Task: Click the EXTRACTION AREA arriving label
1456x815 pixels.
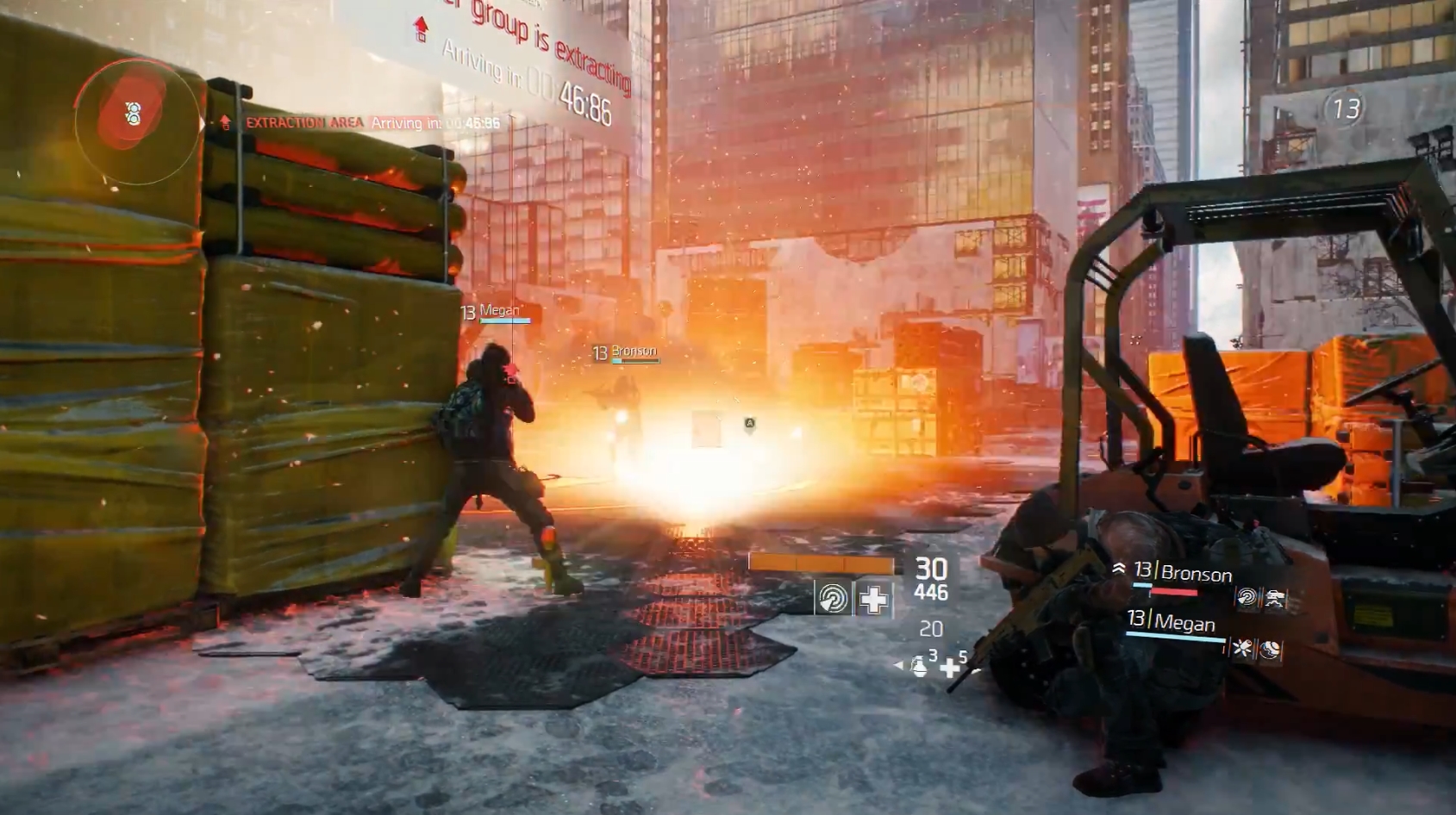Action: point(301,123)
